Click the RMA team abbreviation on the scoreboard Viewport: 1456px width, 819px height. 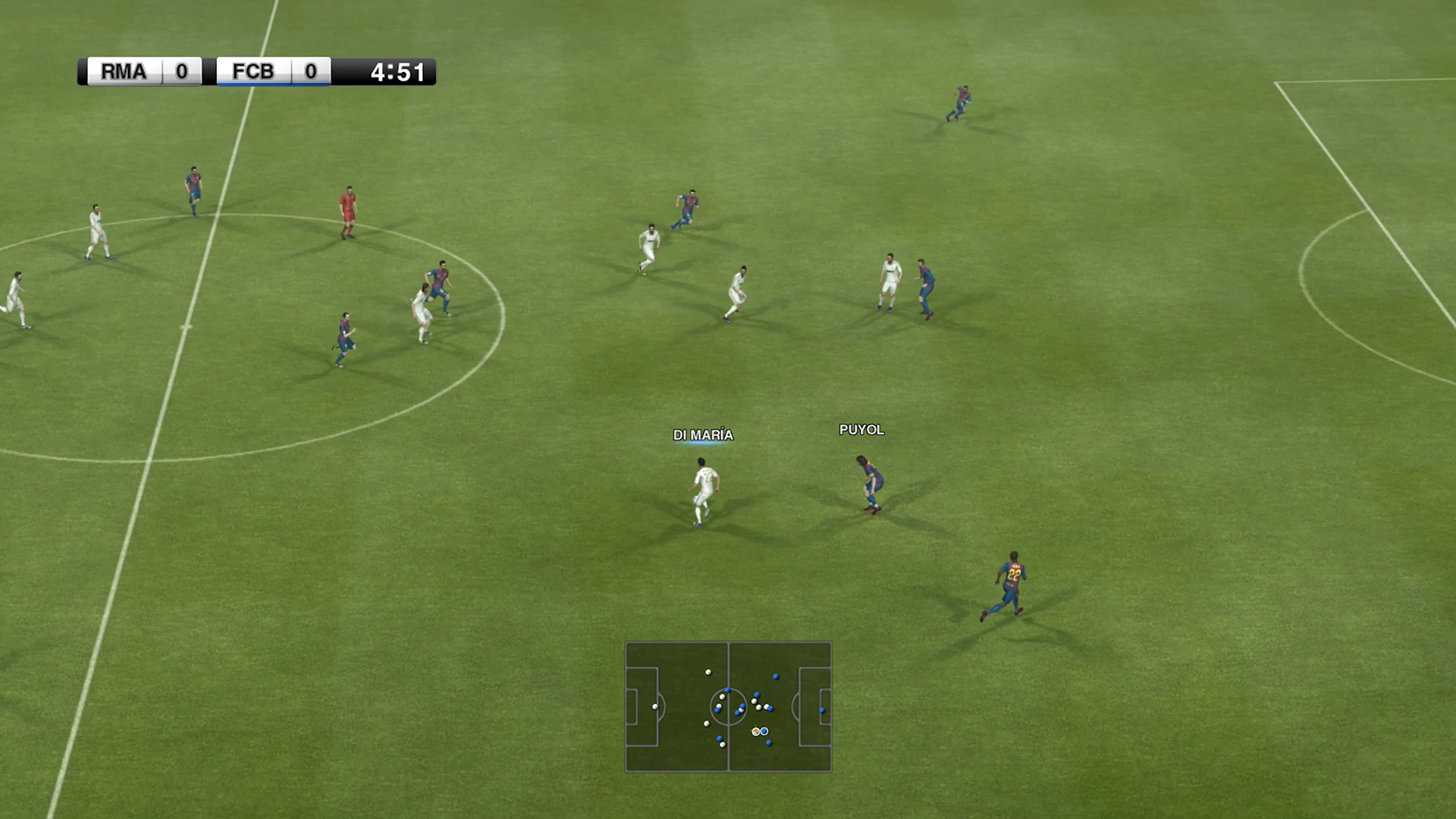[124, 72]
